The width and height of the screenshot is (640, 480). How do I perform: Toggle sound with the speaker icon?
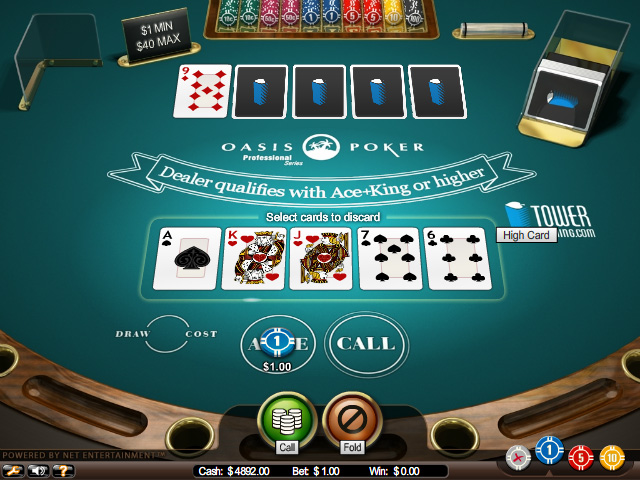(40, 469)
